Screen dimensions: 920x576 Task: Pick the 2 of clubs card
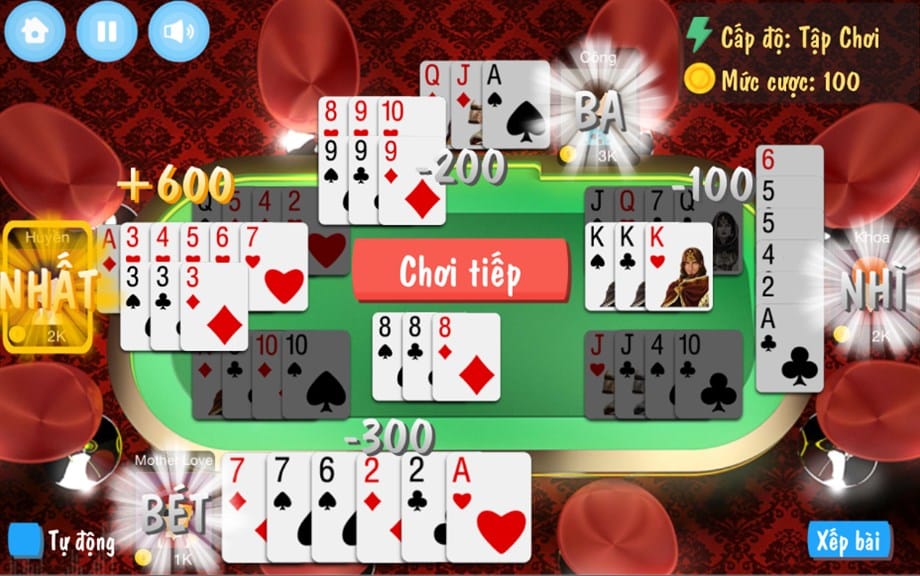[421, 508]
